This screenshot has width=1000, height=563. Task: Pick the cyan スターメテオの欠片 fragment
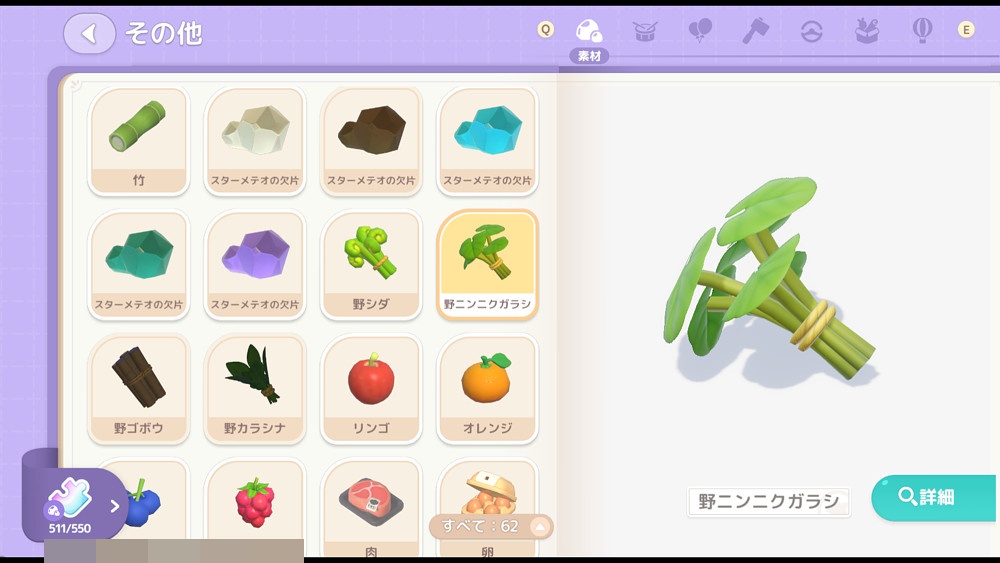(x=487, y=140)
